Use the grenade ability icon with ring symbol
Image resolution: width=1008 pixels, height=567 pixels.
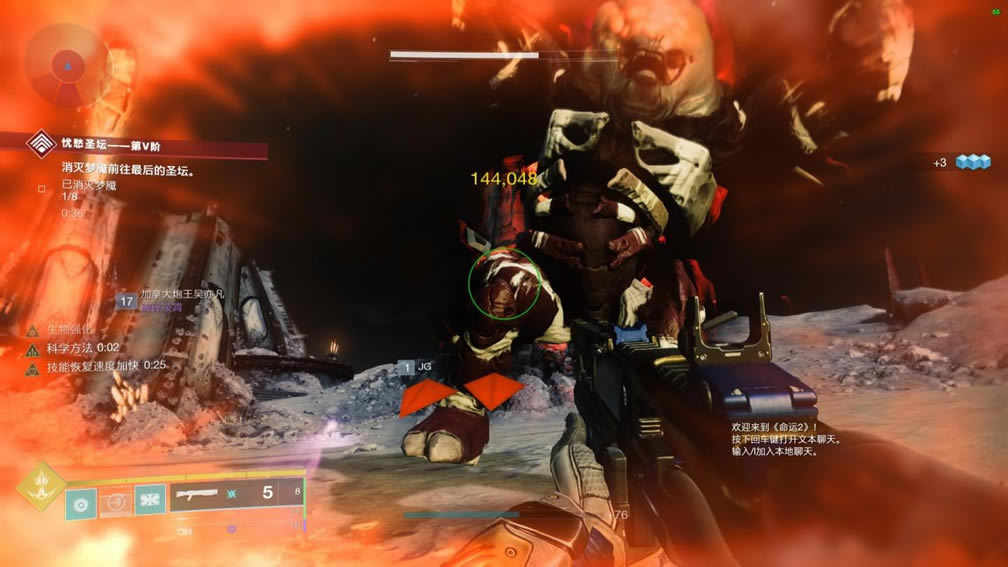[x=82, y=500]
